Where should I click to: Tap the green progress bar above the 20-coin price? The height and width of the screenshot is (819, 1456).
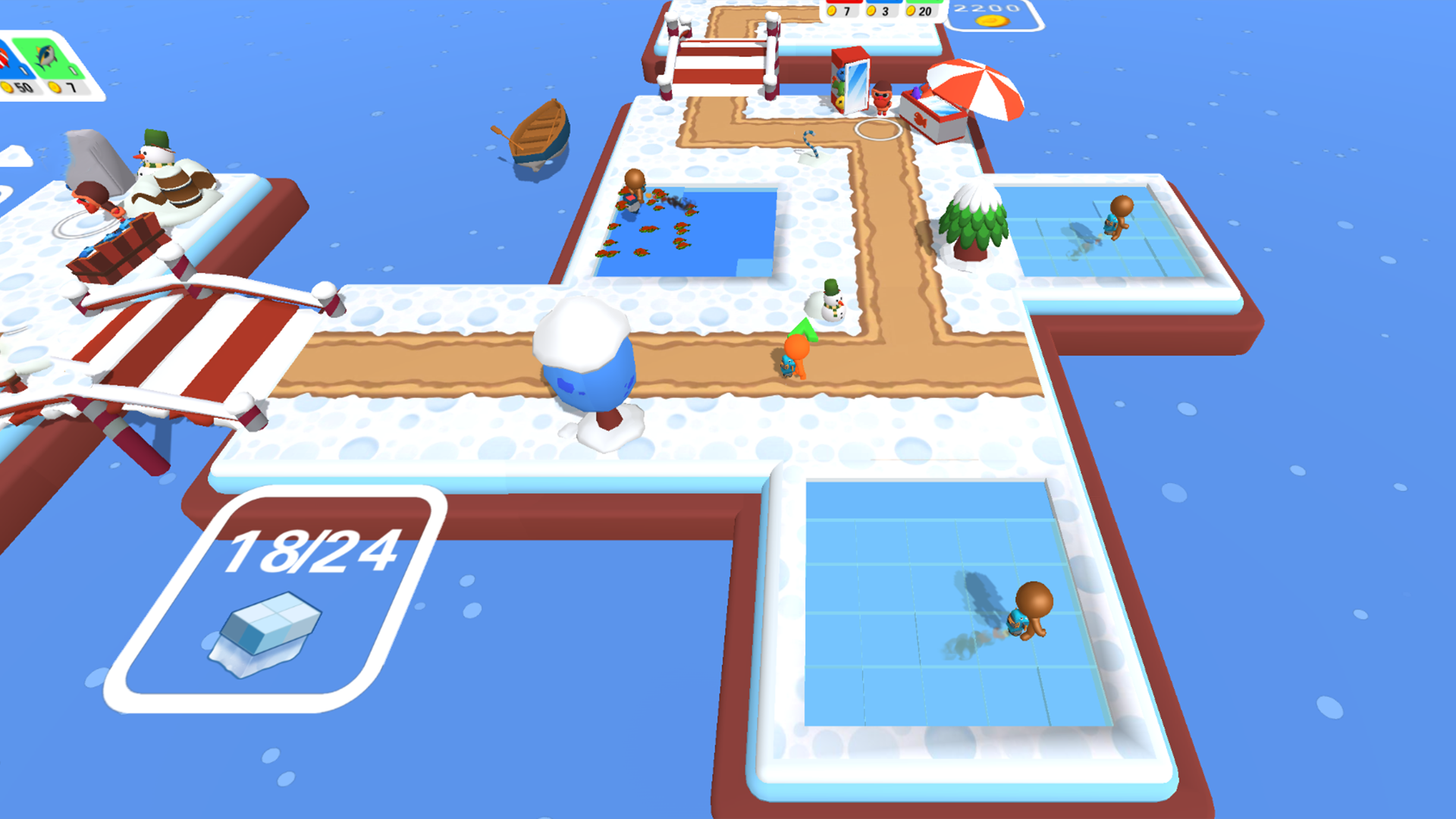pyautogui.click(x=922, y=2)
